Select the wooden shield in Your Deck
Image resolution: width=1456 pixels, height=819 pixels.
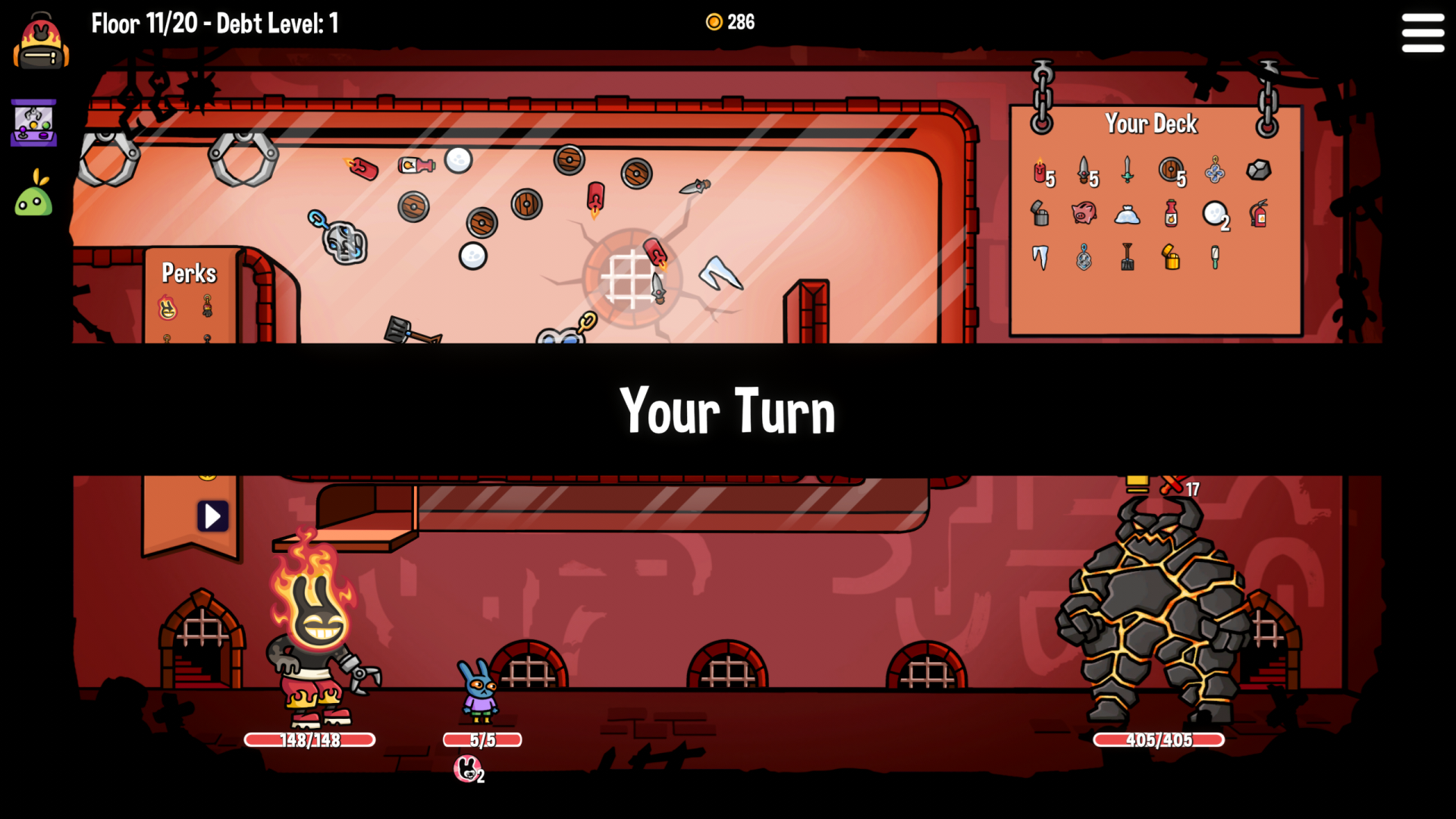tap(1171, 170)
